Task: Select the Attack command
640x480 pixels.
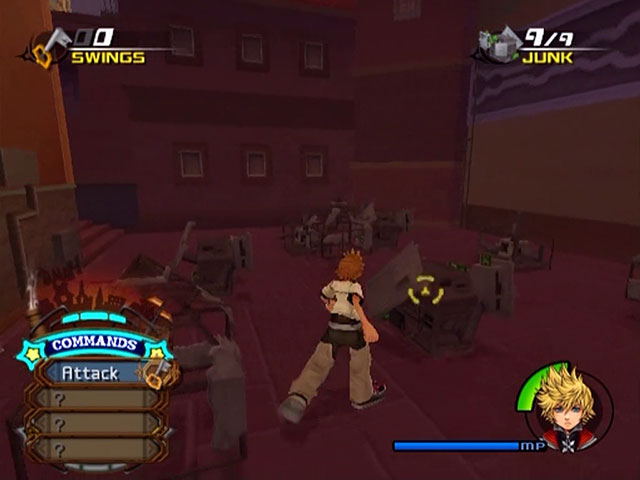Action: click(x=90, y=373)
